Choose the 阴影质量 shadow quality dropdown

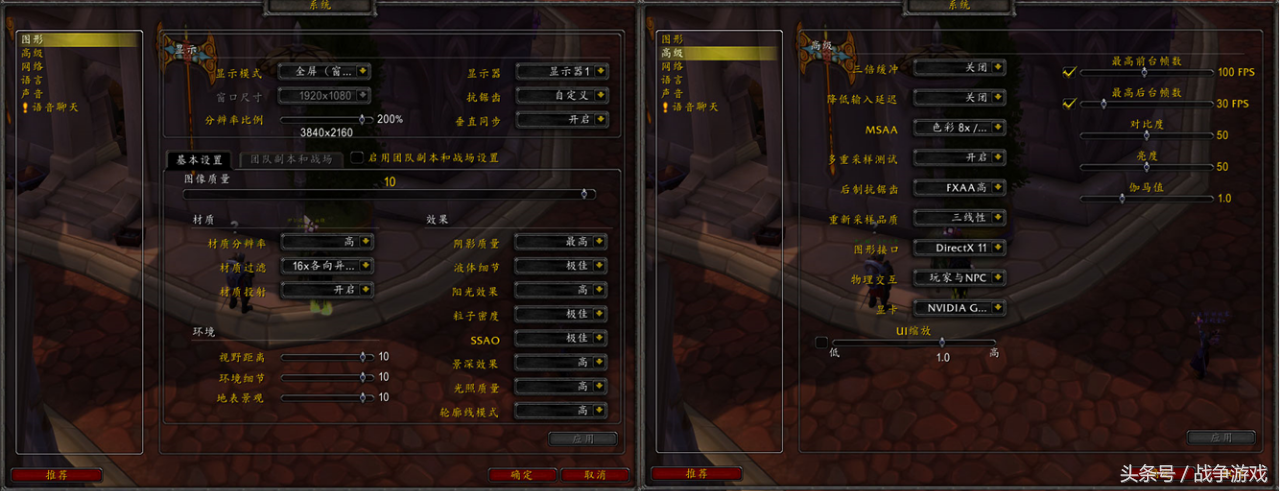tap(561, 242)
